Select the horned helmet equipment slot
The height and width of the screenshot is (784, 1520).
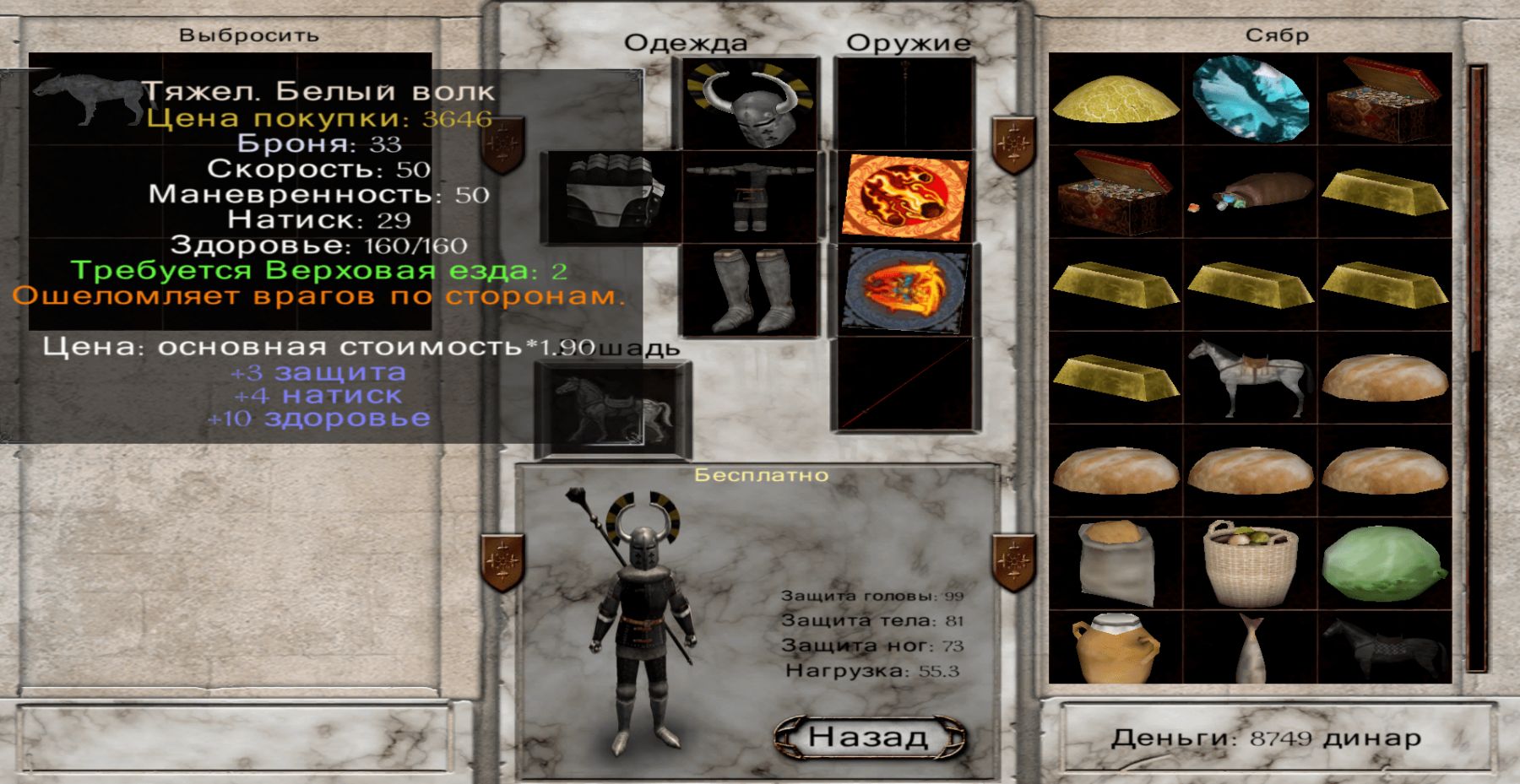tap(748, 105)
